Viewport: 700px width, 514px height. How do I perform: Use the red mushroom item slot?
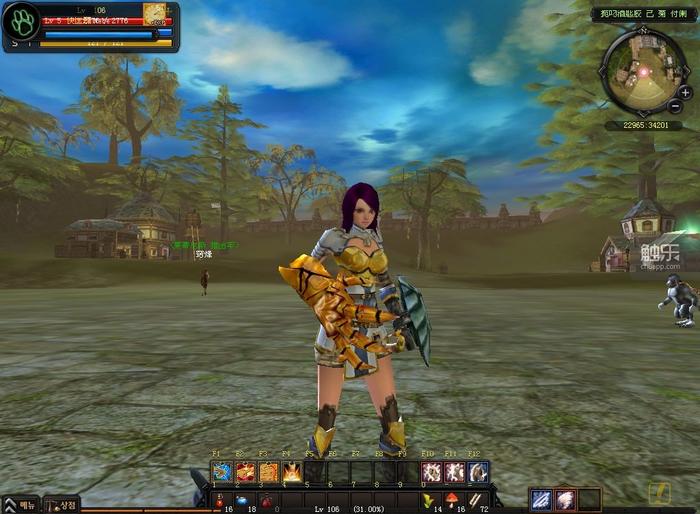[452, 500]
